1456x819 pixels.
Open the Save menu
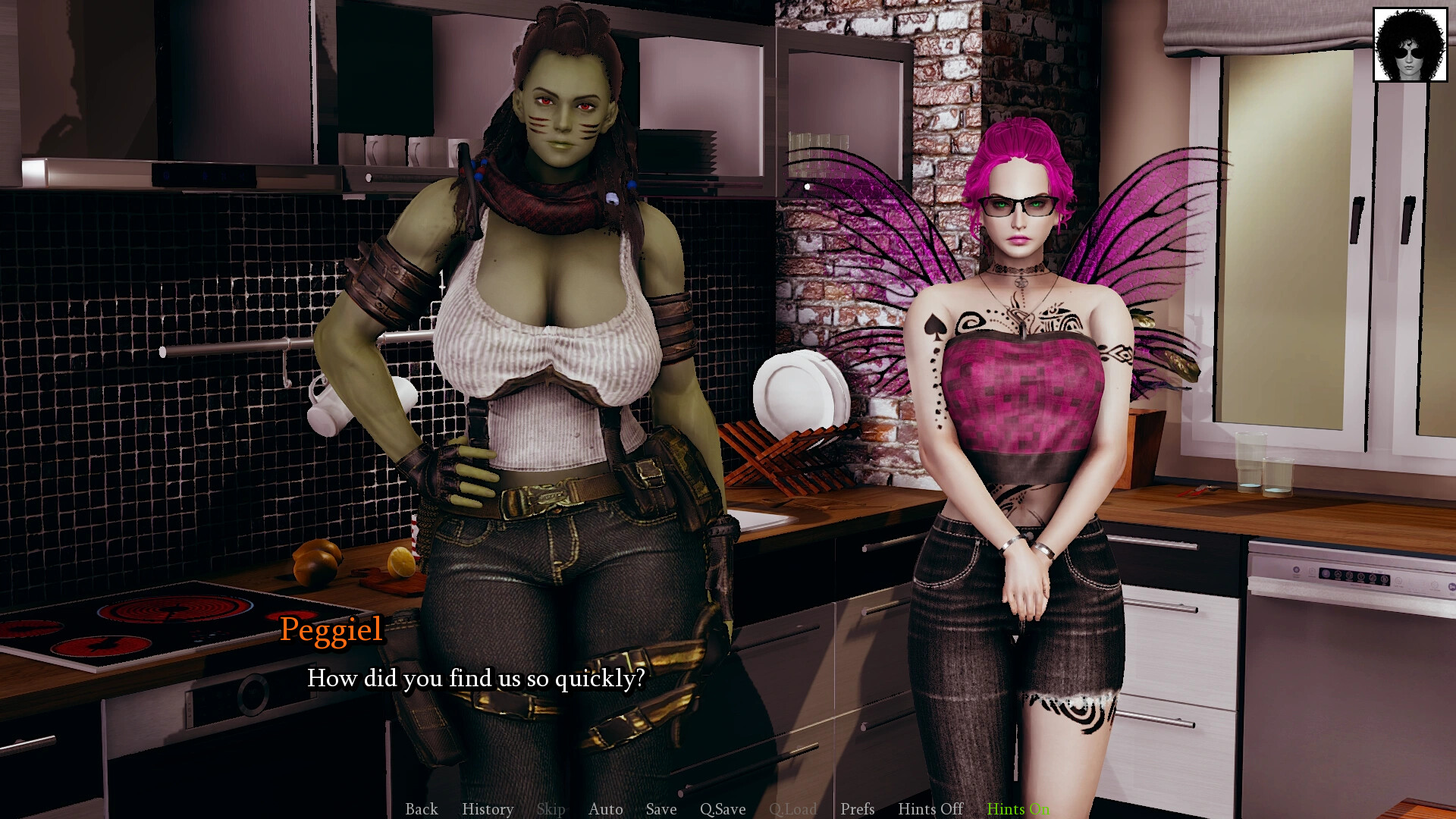[661, 809]
